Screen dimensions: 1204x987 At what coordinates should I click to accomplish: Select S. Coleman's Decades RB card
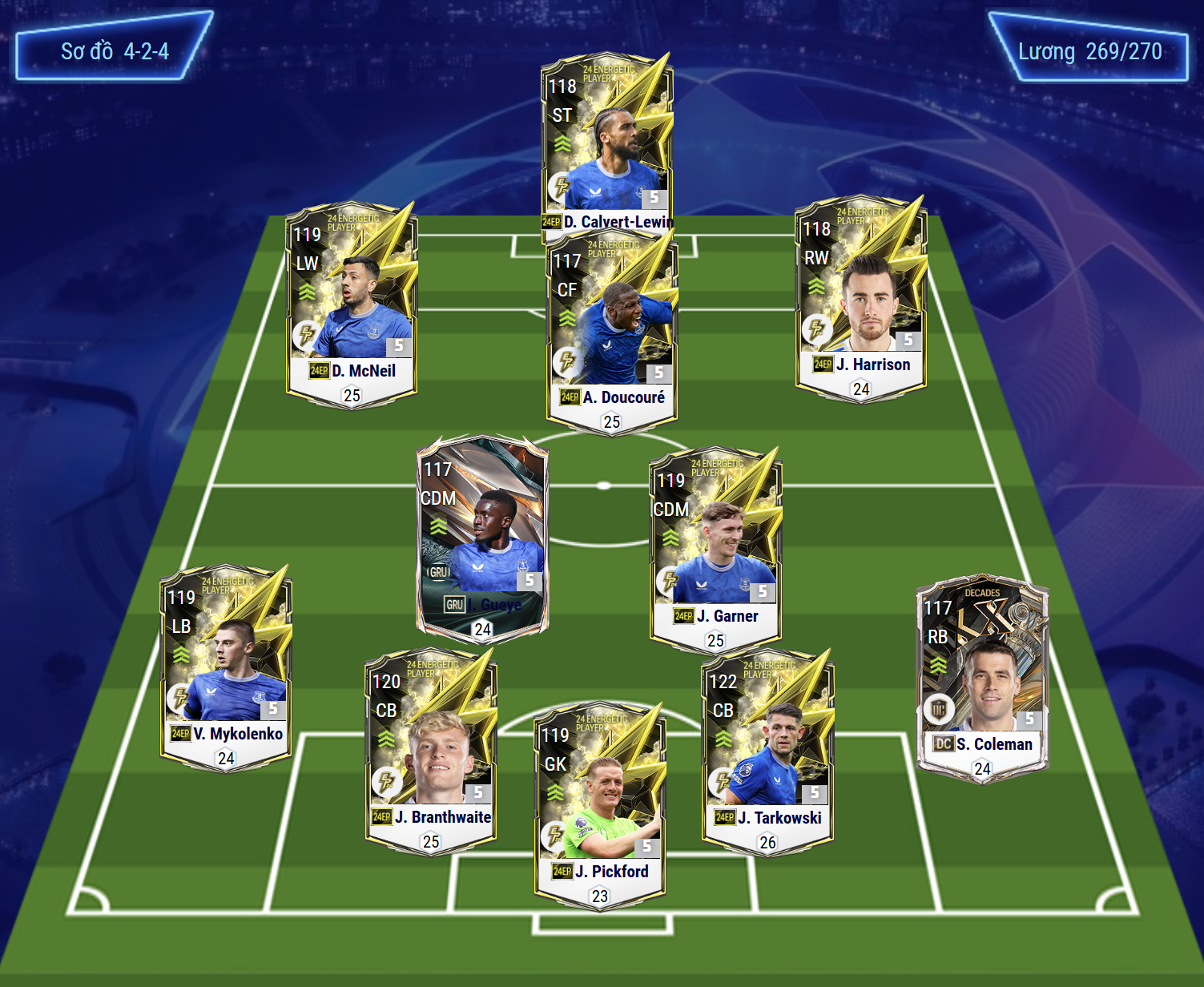(982, 677)
